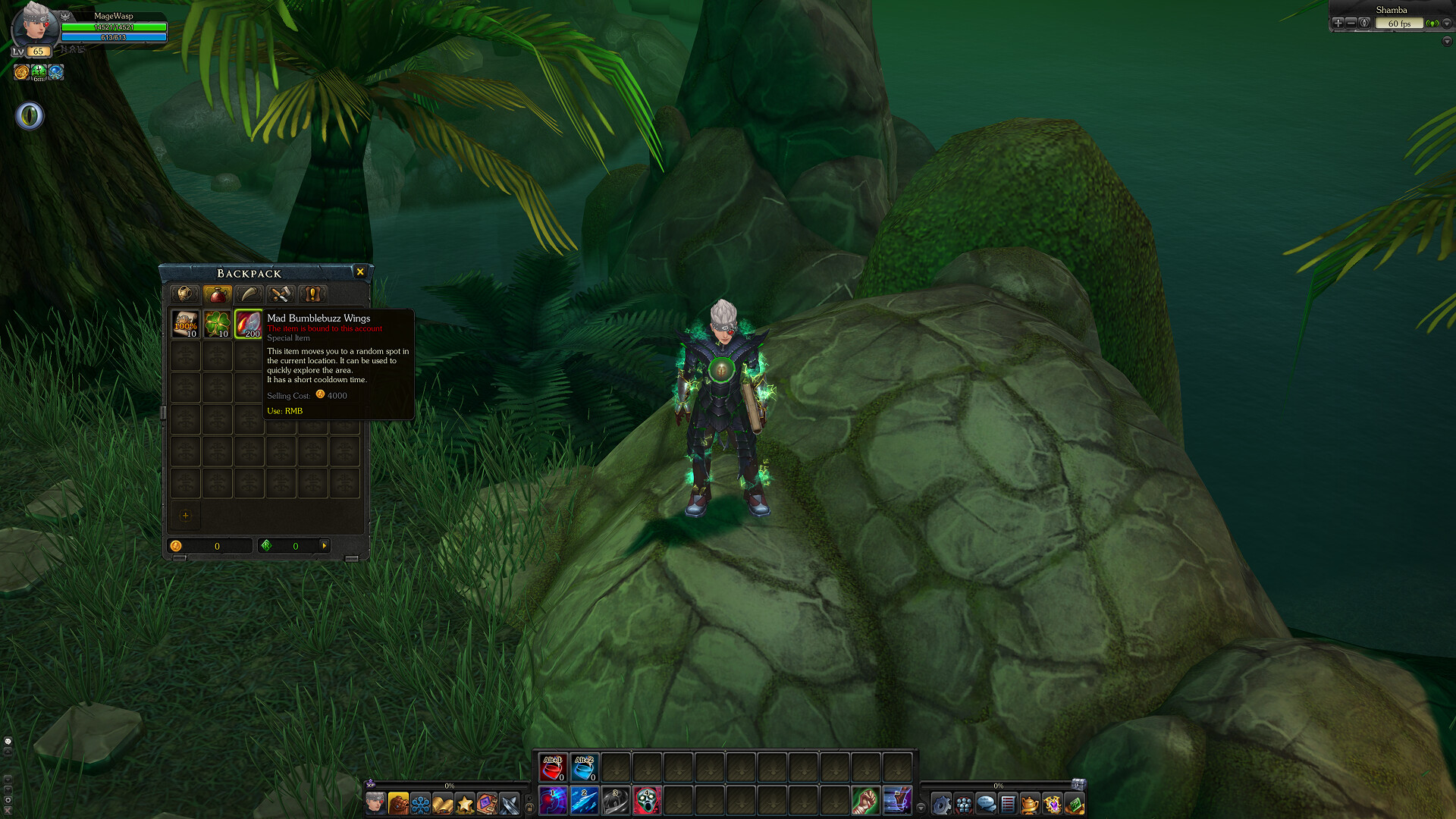1456x819 pixels.
Task: Click the minimap zoom-in plus button
Action: tap(1337, 23)
